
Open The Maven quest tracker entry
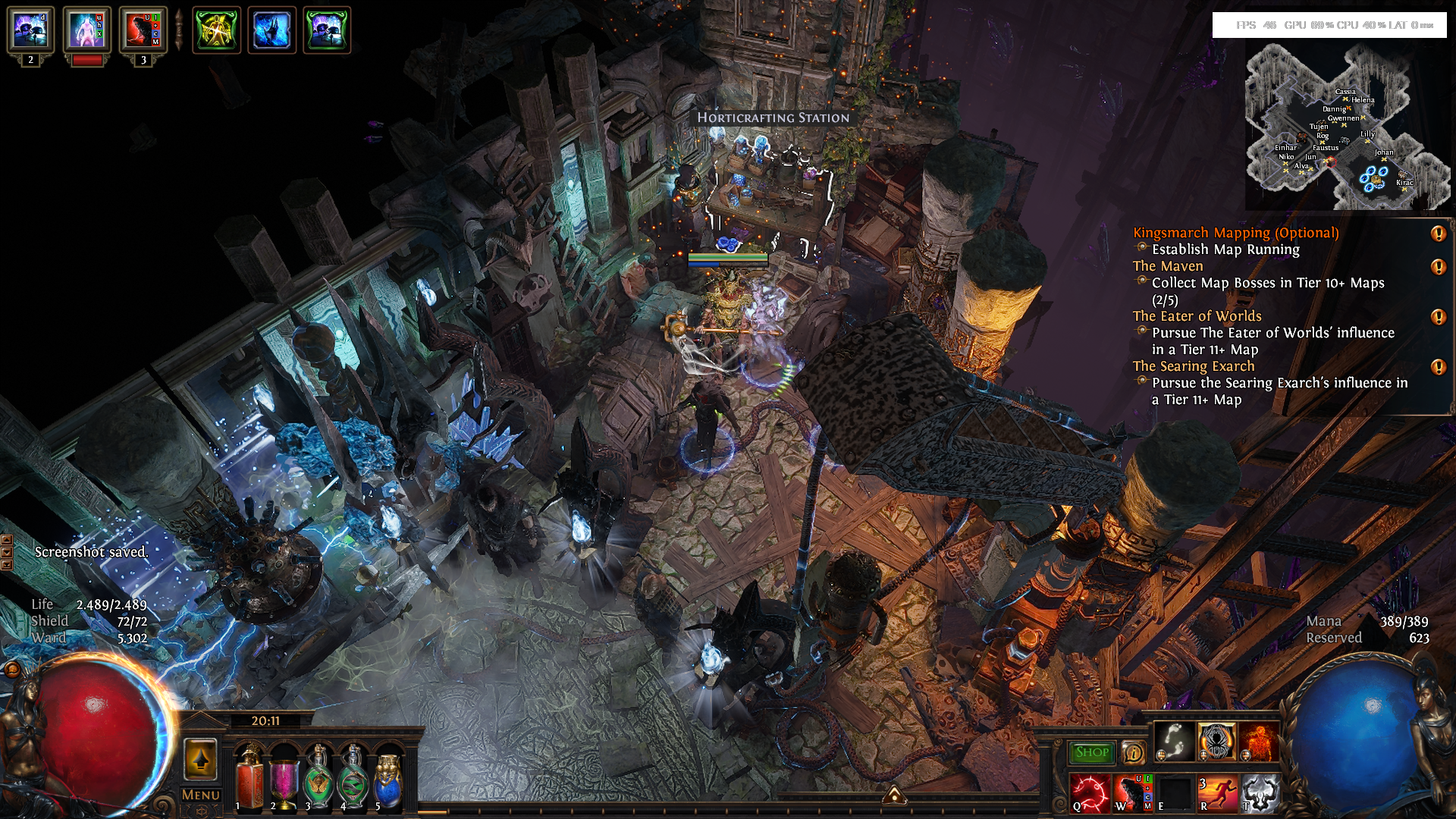1168,266
